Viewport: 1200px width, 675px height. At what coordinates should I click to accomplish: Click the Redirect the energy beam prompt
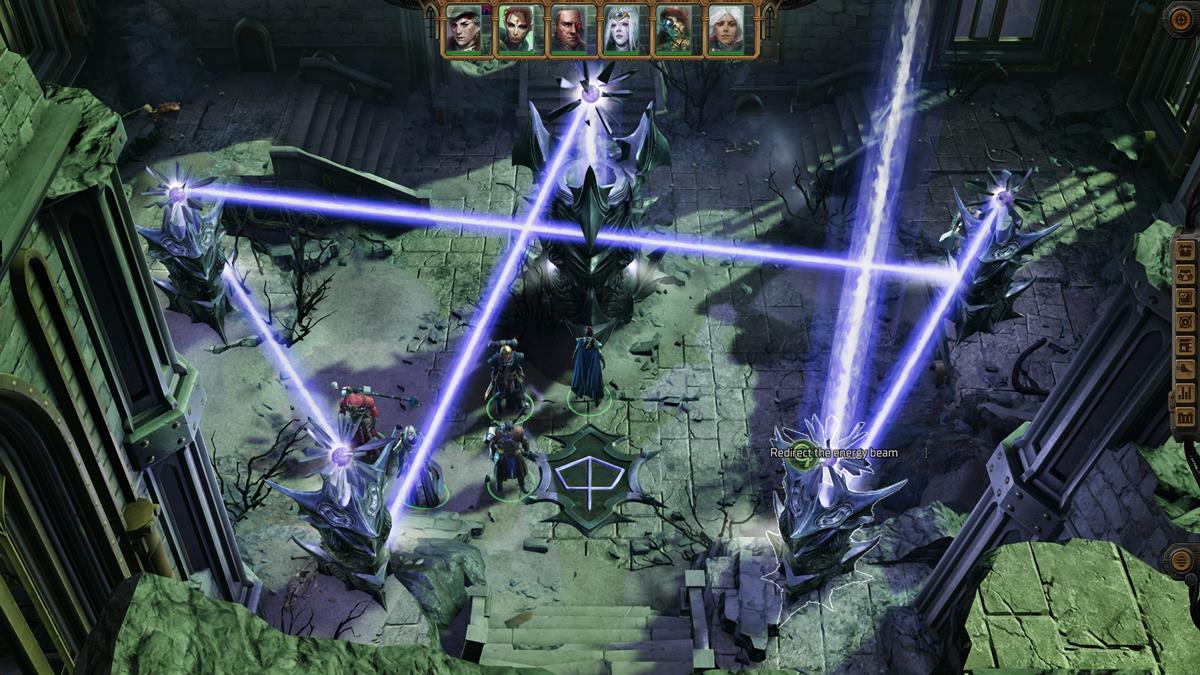pos(833,453)
